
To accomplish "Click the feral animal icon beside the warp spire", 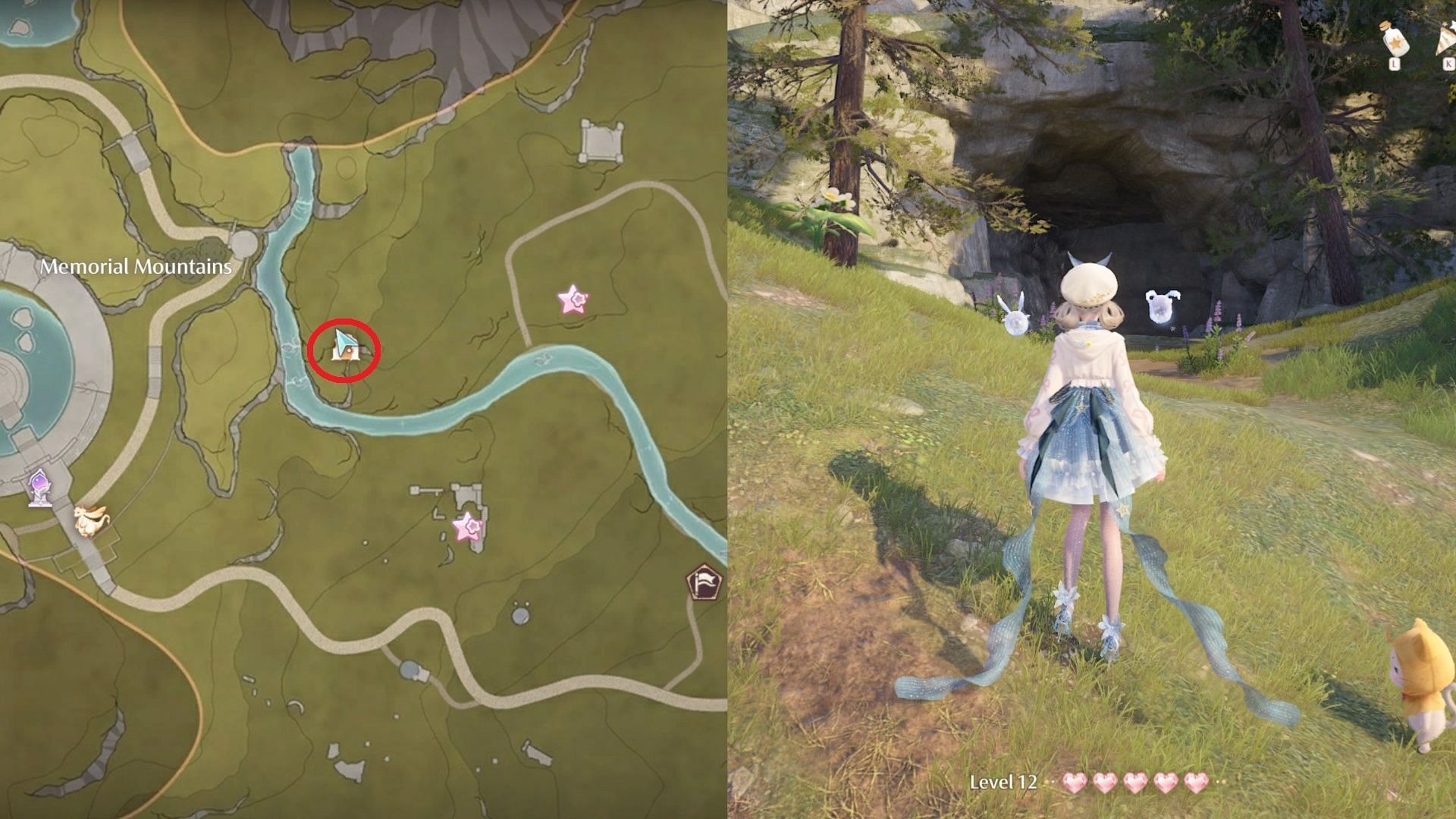I will (x=91, y=521).
